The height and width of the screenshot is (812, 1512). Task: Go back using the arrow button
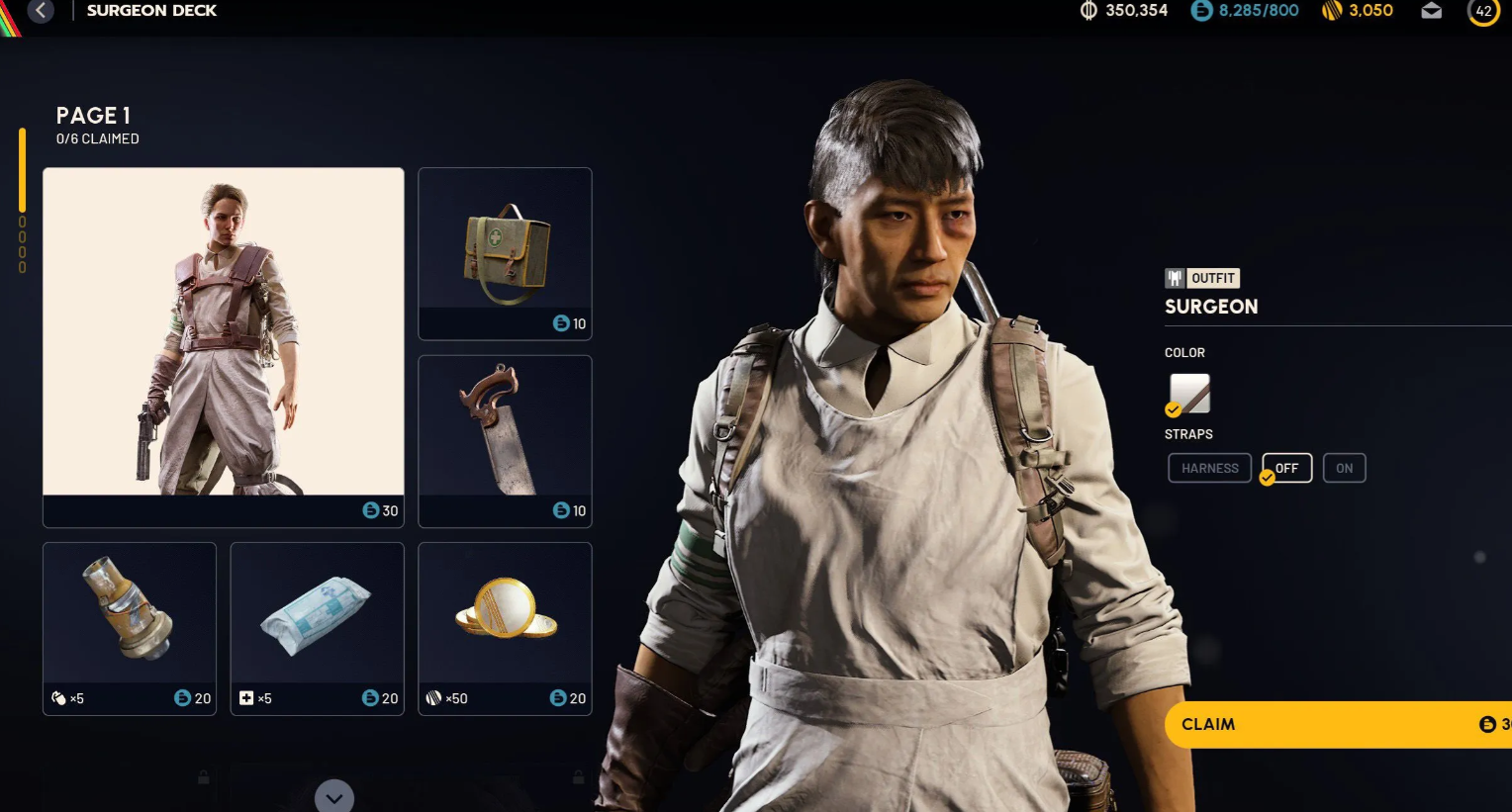click(41, 11)
